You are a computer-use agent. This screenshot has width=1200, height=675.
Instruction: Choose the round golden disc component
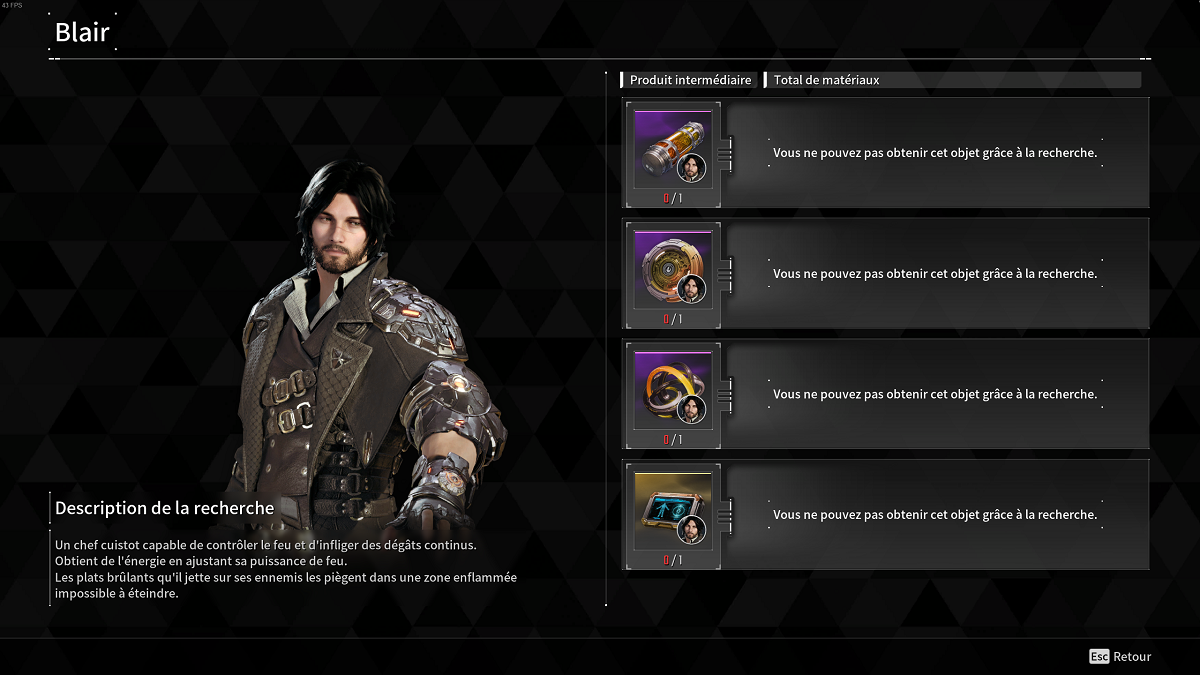[673, 269]
